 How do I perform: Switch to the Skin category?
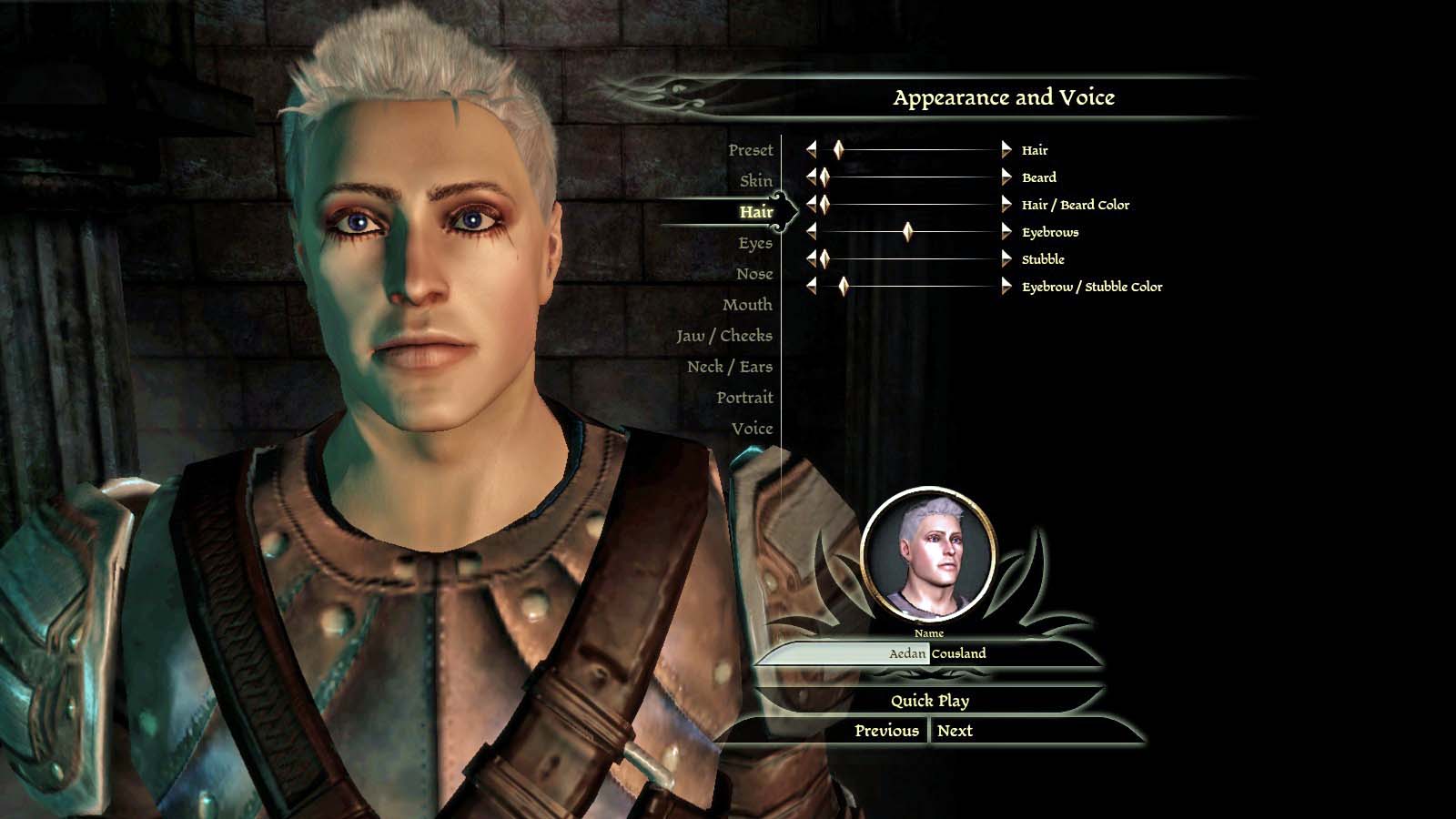click(755, 181)
